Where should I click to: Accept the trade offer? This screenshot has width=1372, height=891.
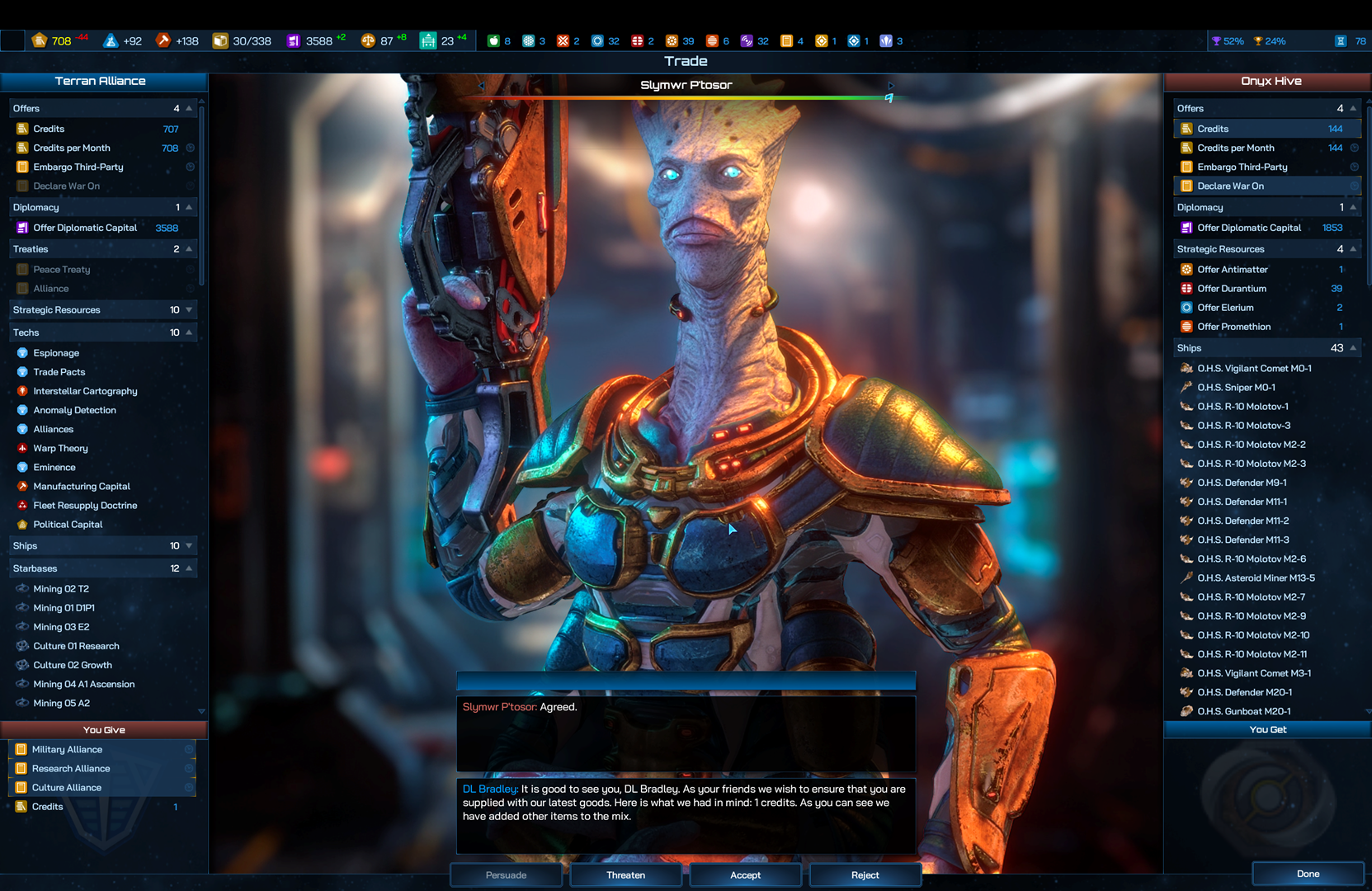pyautogui.click(x=745, y=875)
